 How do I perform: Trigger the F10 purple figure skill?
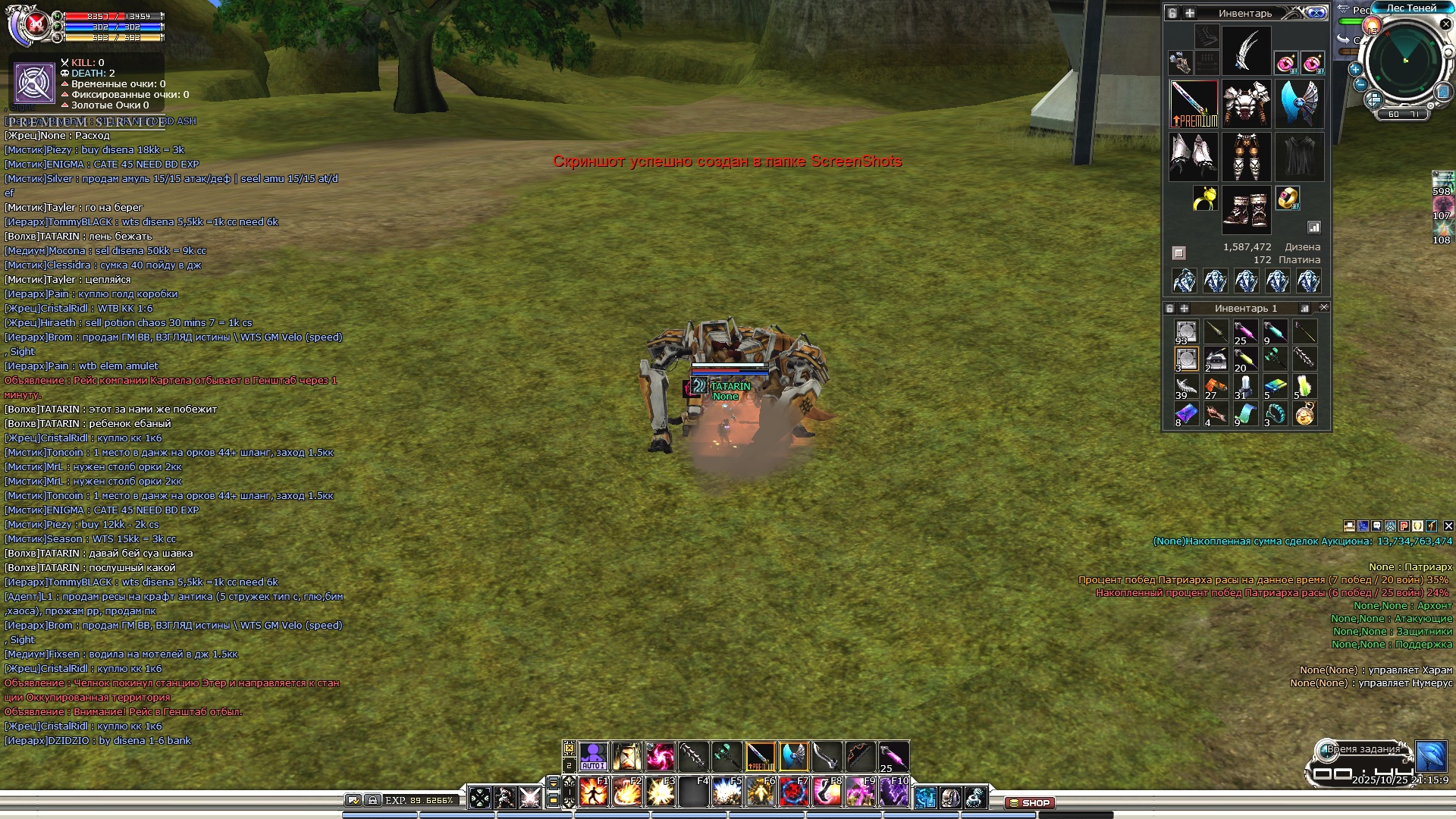tap(893, 792)
